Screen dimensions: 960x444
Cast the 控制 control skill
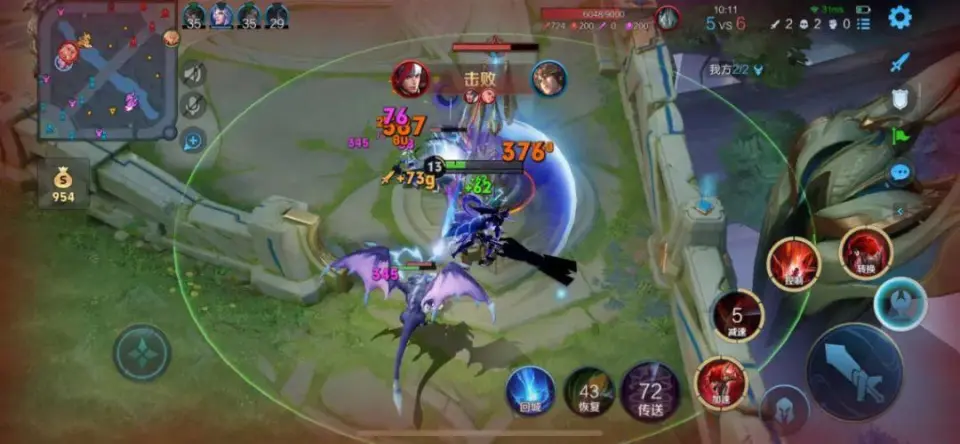794,264
